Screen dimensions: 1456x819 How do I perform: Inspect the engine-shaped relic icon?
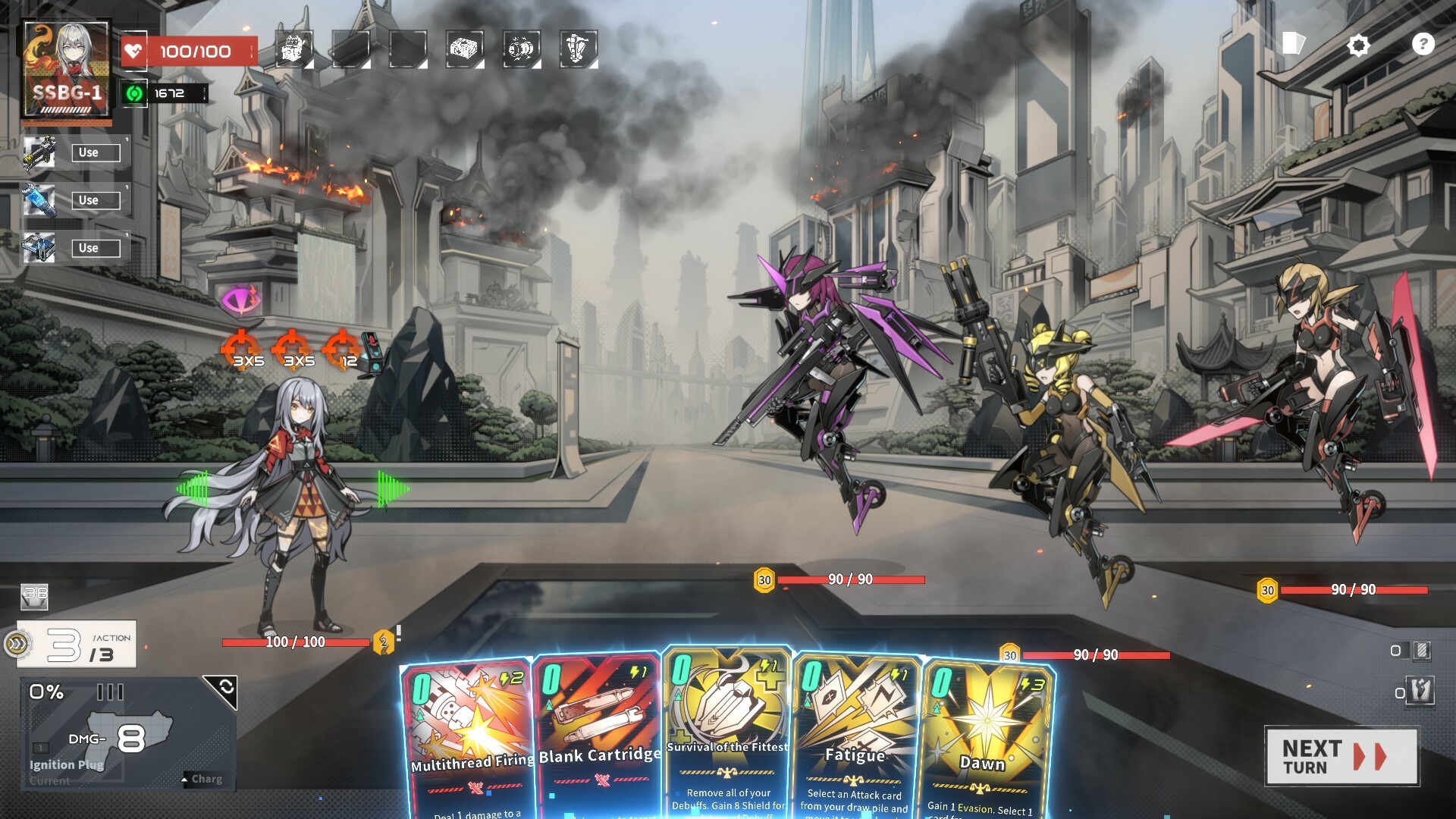point(522,49)
